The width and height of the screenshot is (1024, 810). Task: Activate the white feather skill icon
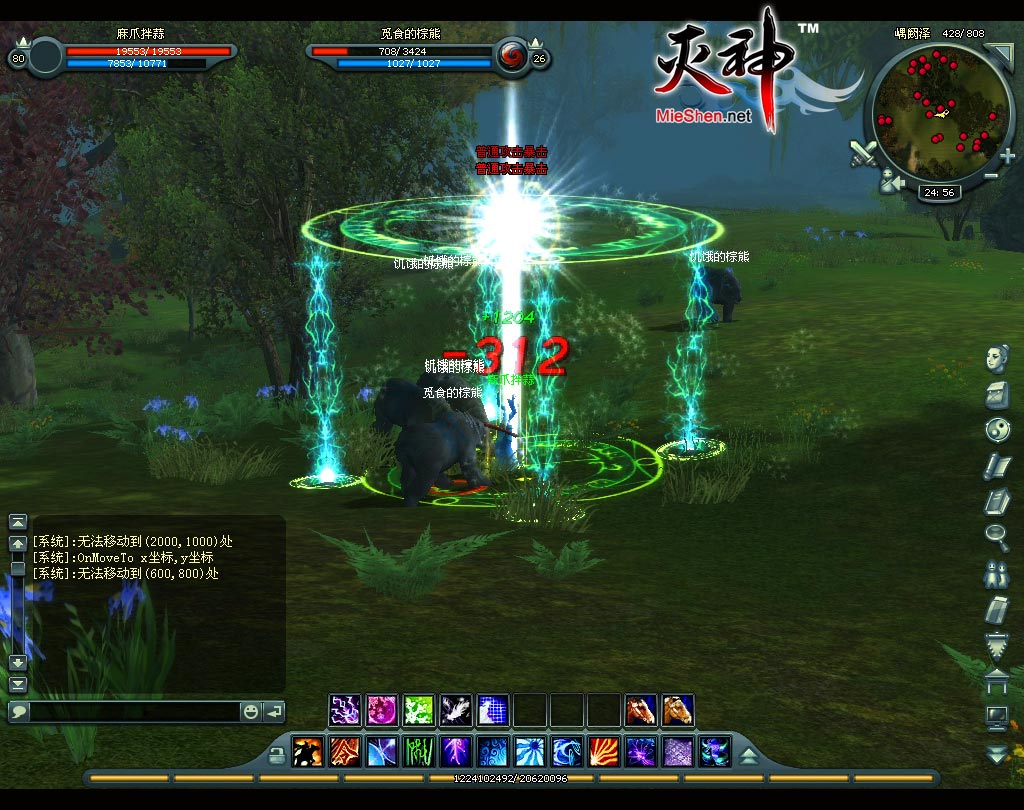pyautogui.click(x=455, y=711)
